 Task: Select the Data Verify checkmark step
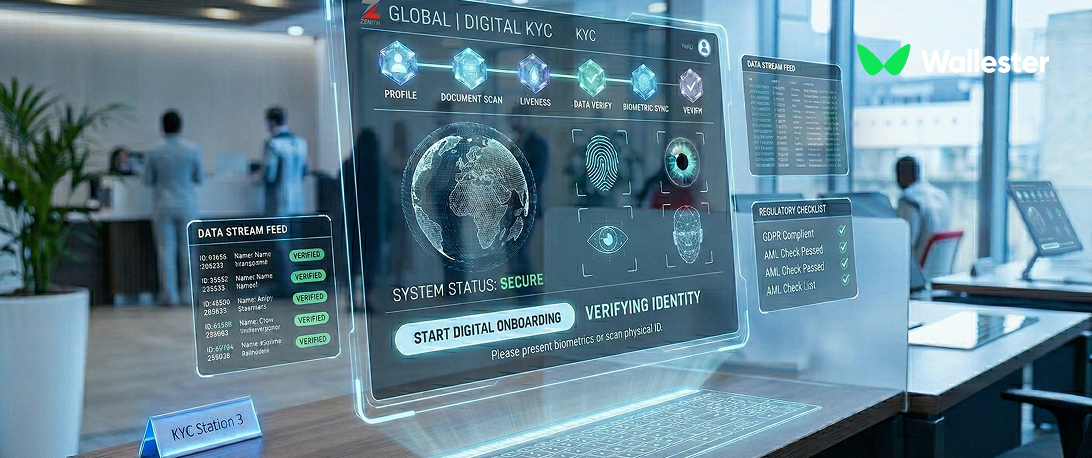tap(591, 77)
